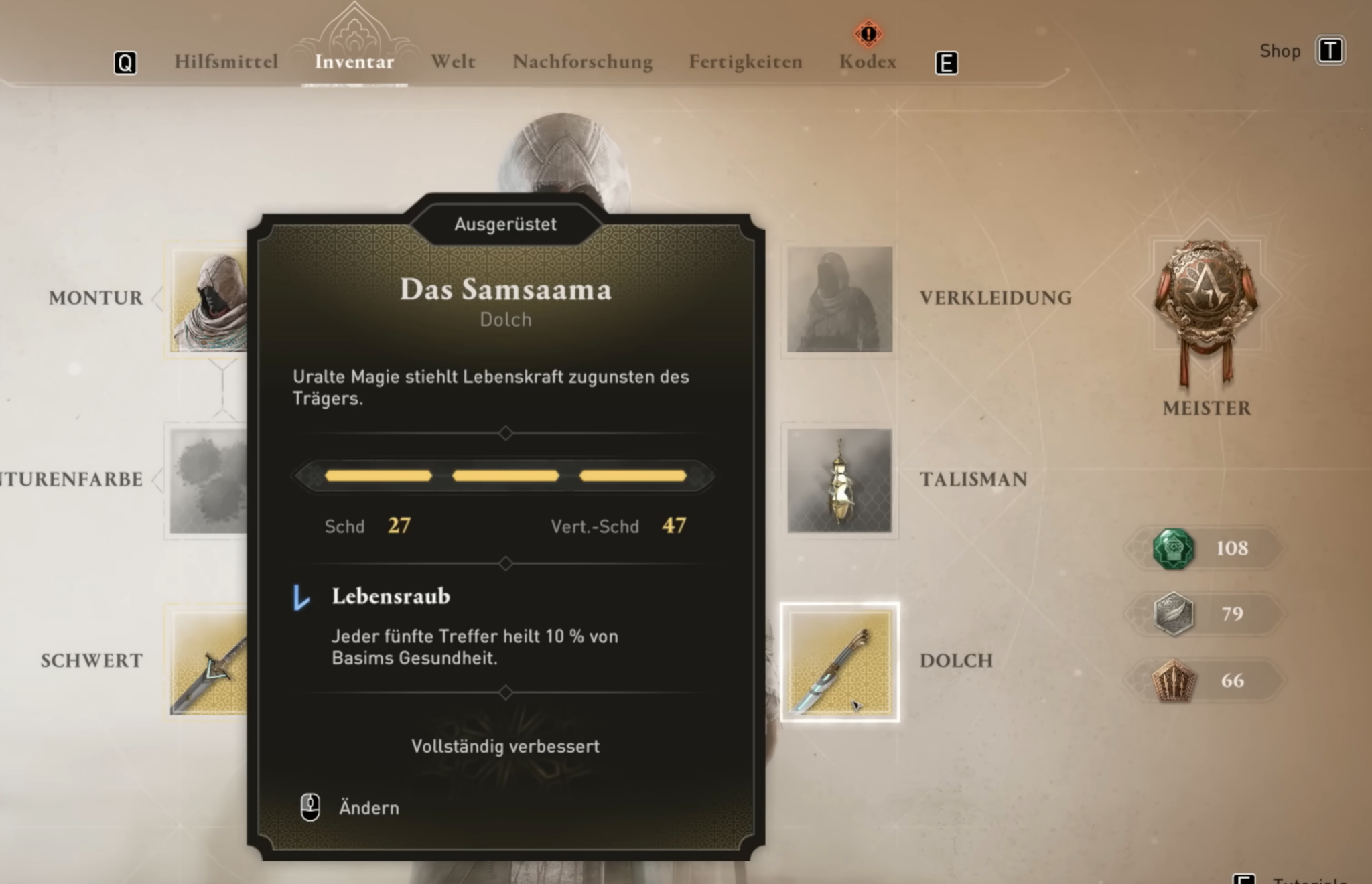The height and width of the screenshot is (884, 1372).
Task: Switch to the Hilfsmittel tab
Action: coord(226,62)
